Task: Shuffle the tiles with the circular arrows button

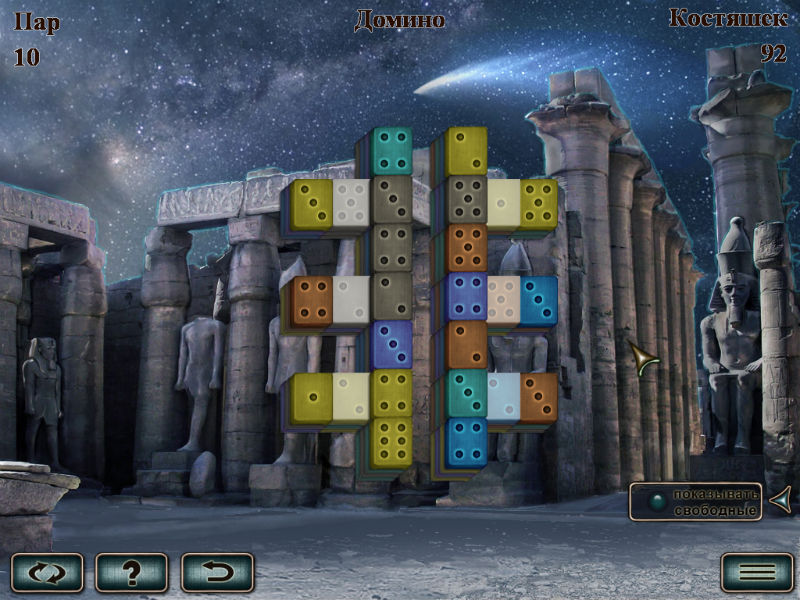Action: click(x=48, y=572)
